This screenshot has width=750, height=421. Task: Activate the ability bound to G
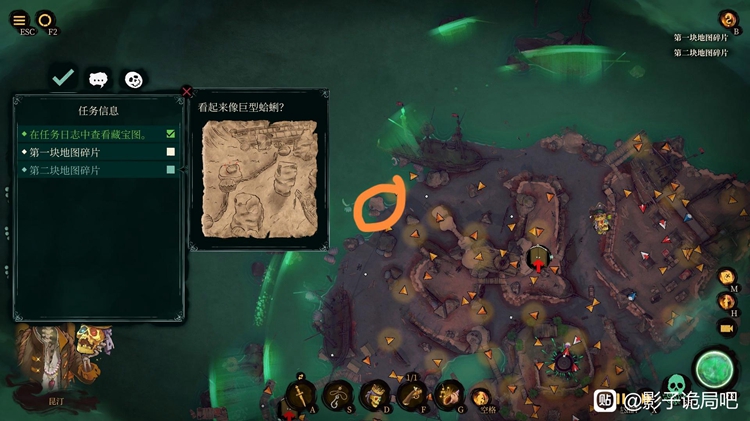coord(448,394)
